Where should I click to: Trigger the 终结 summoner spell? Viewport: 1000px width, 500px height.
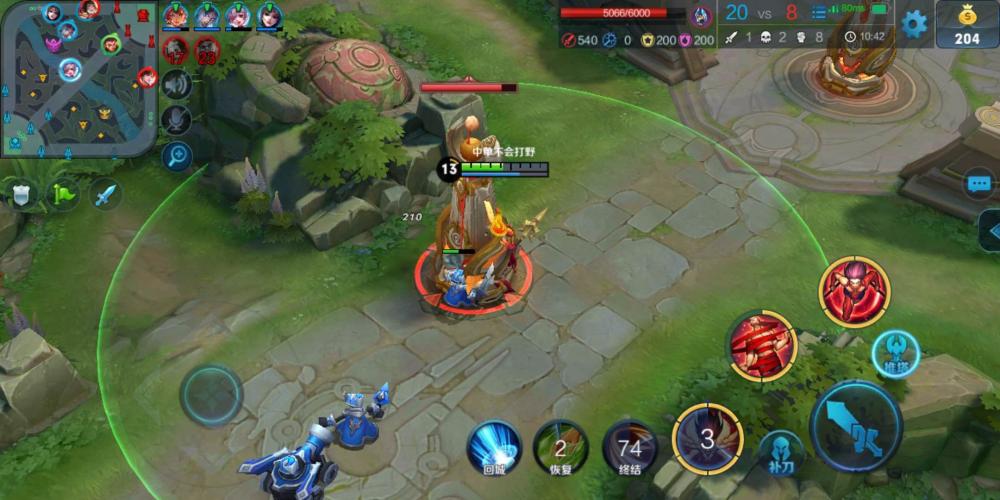(630, 446)
